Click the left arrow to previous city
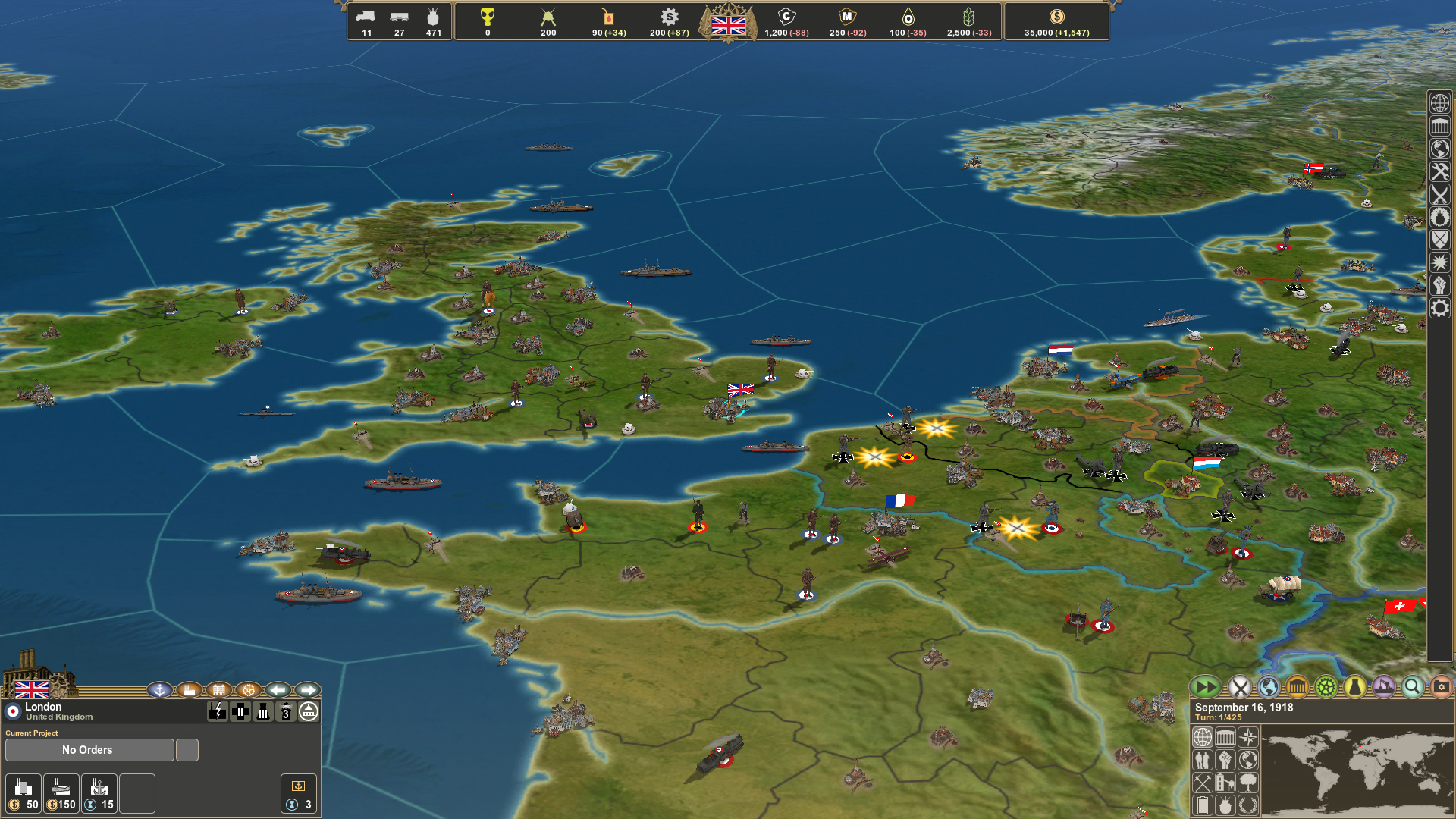This screenshot has width=1456, height=819. point(278,690)
